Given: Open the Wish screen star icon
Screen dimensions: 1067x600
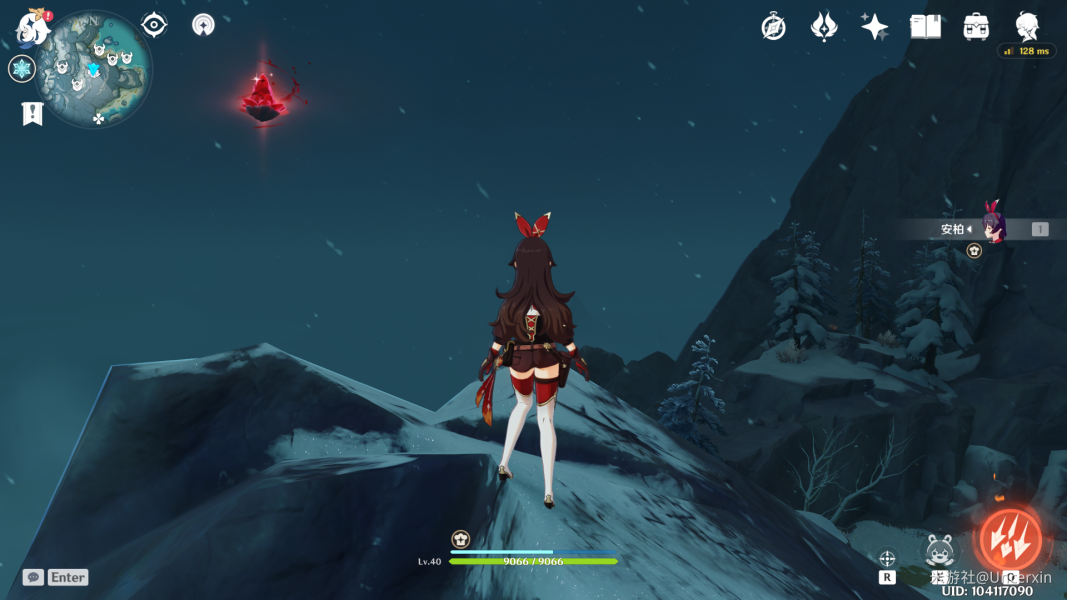Looking at the screenshot, I should pos(875,27).
